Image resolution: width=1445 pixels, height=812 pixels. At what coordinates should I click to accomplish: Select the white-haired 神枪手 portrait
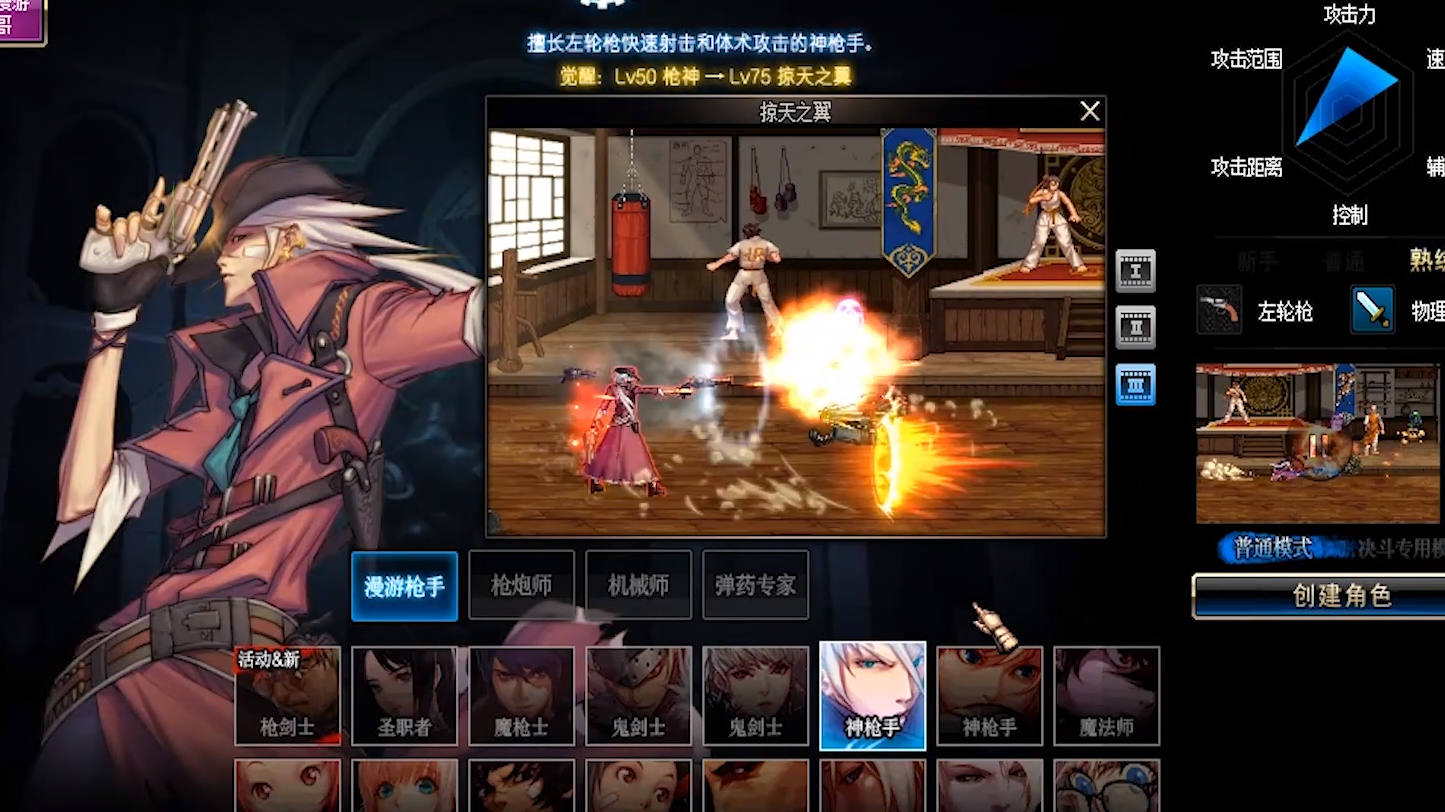pyautogui.click(x=872, y=696)
